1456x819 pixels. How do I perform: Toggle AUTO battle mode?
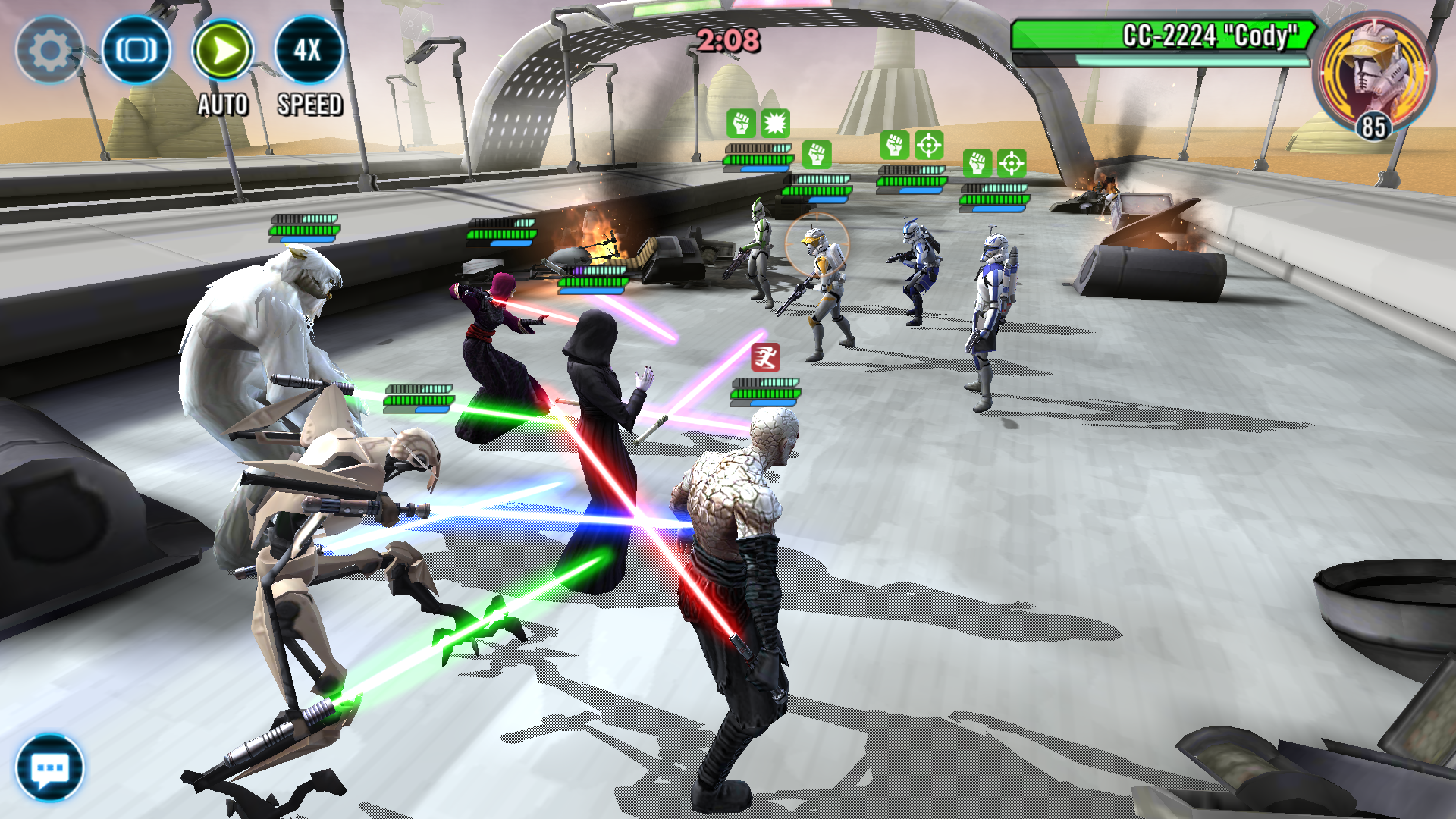(x=223, y=52)
